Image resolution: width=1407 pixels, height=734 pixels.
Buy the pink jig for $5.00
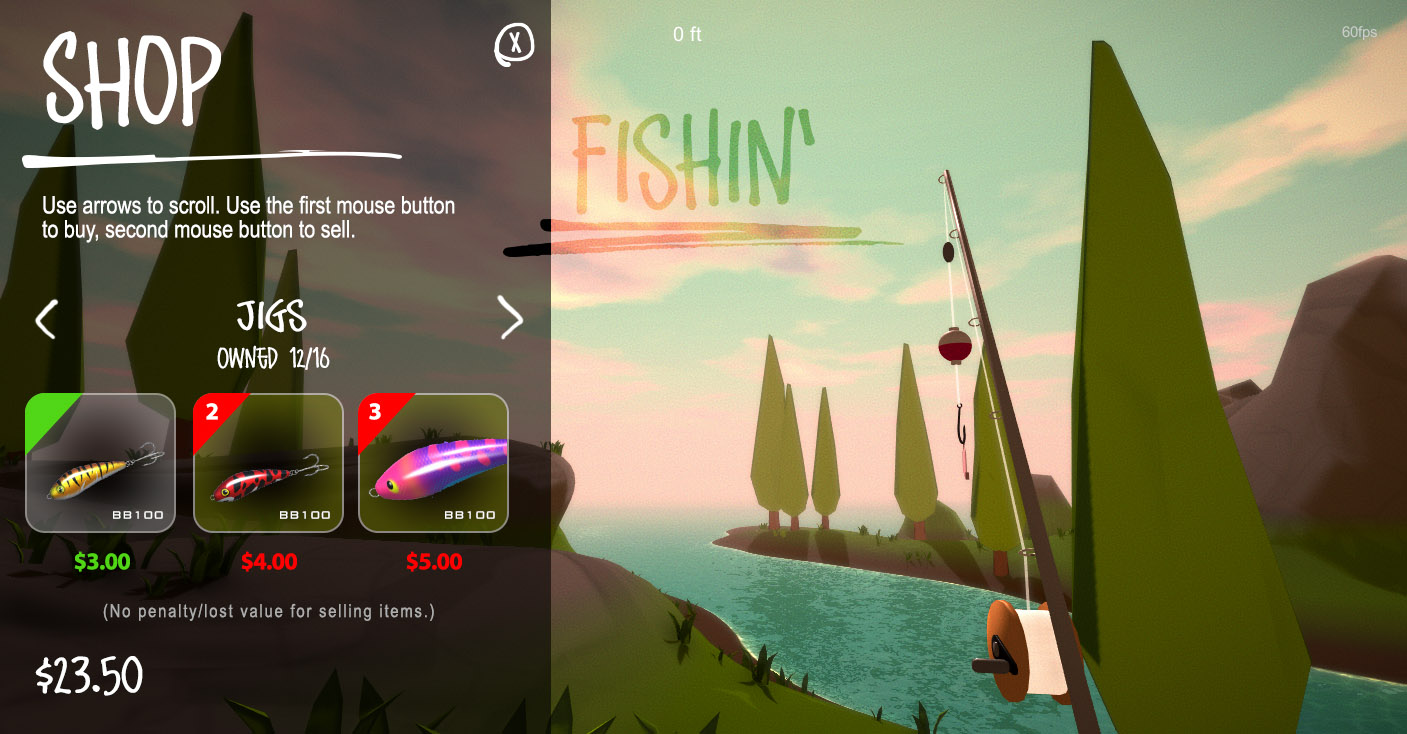click(x=433, y=462)
